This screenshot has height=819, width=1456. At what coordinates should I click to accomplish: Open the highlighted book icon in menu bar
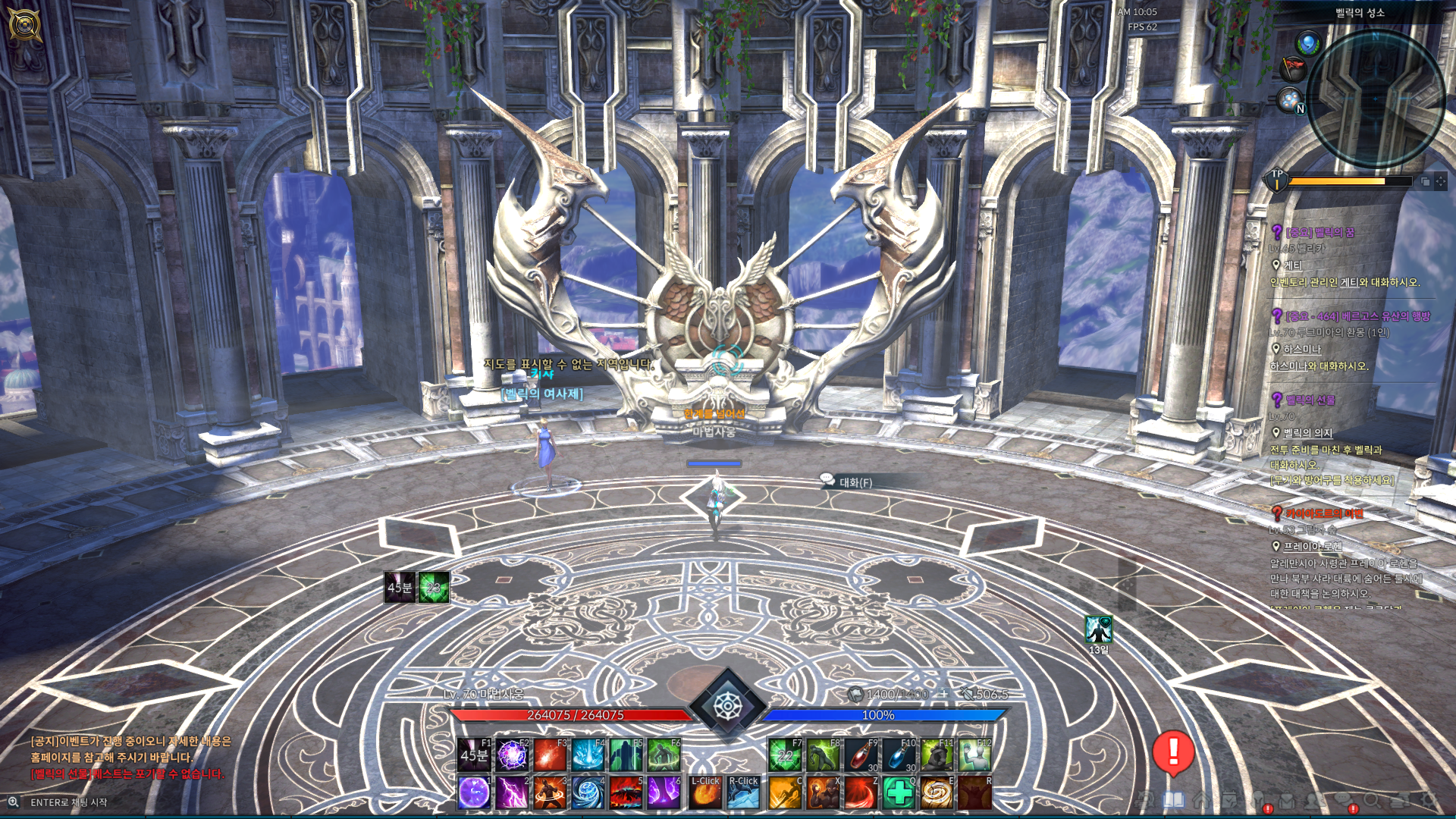click(1173, 800)
